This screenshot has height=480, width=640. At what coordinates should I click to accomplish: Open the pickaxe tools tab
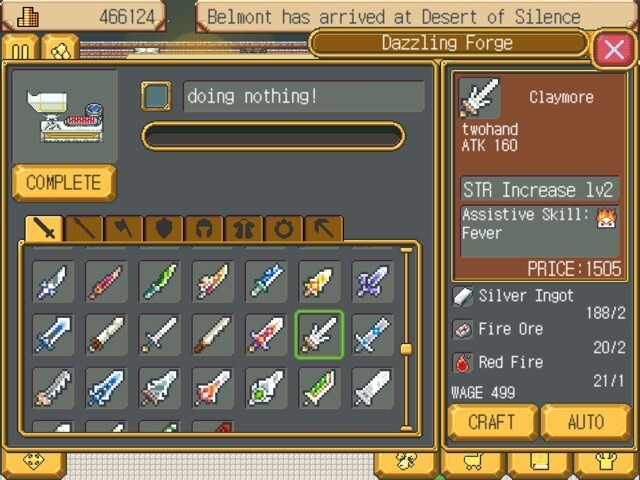[323, 229]
